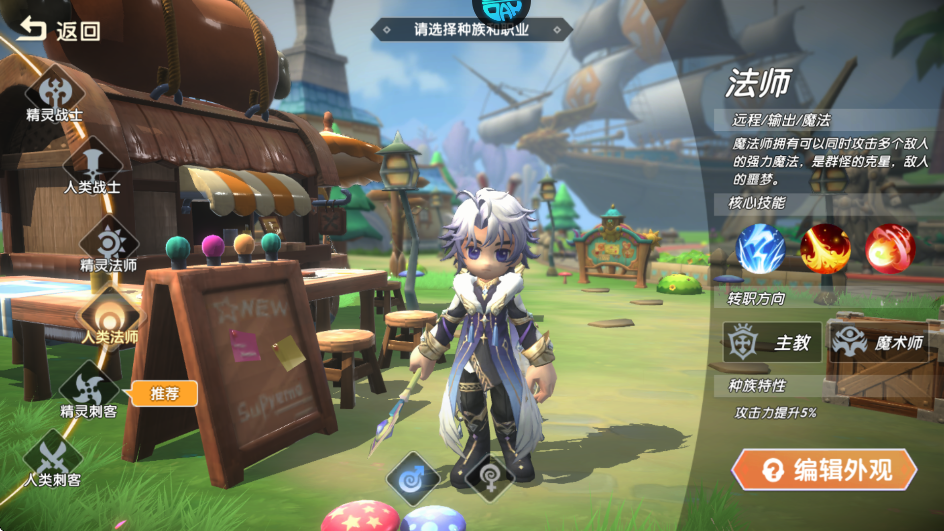
Task: Go back with the 返回 button
Action: click(58, 30)
